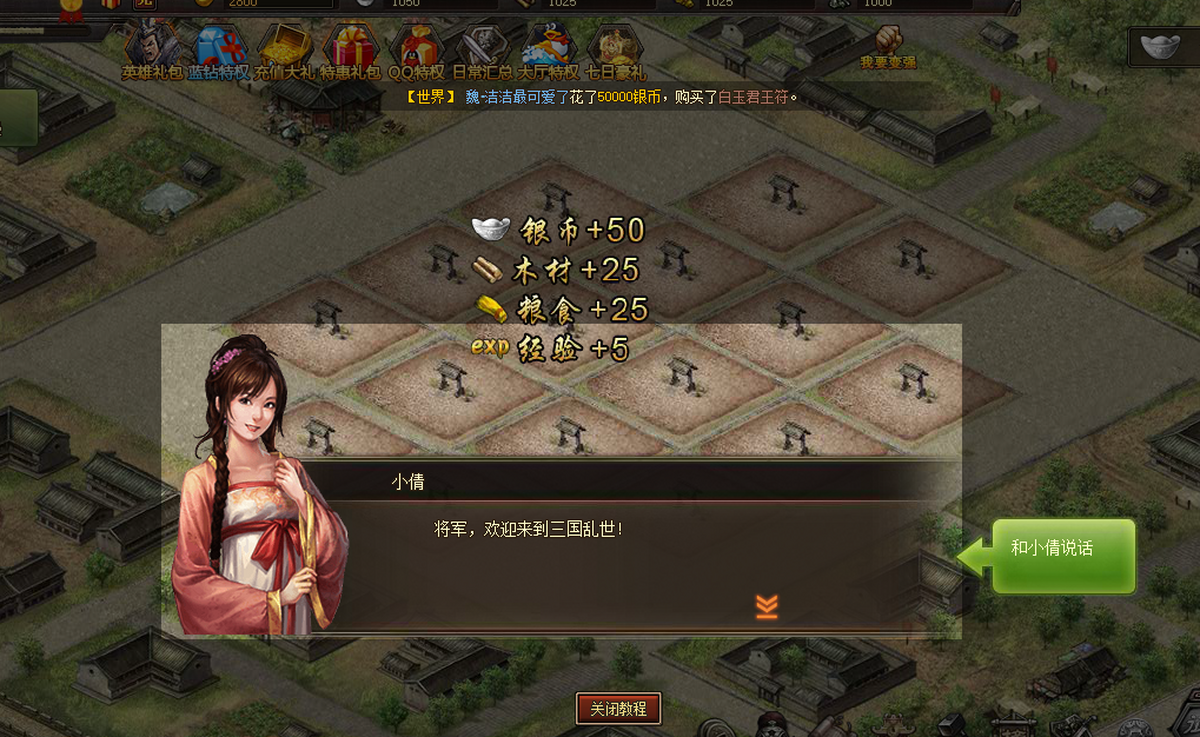Screen dimensions: 1200x737
Task: Open the 英雄礼包 hero gift pack
Action: pos(153,50)
